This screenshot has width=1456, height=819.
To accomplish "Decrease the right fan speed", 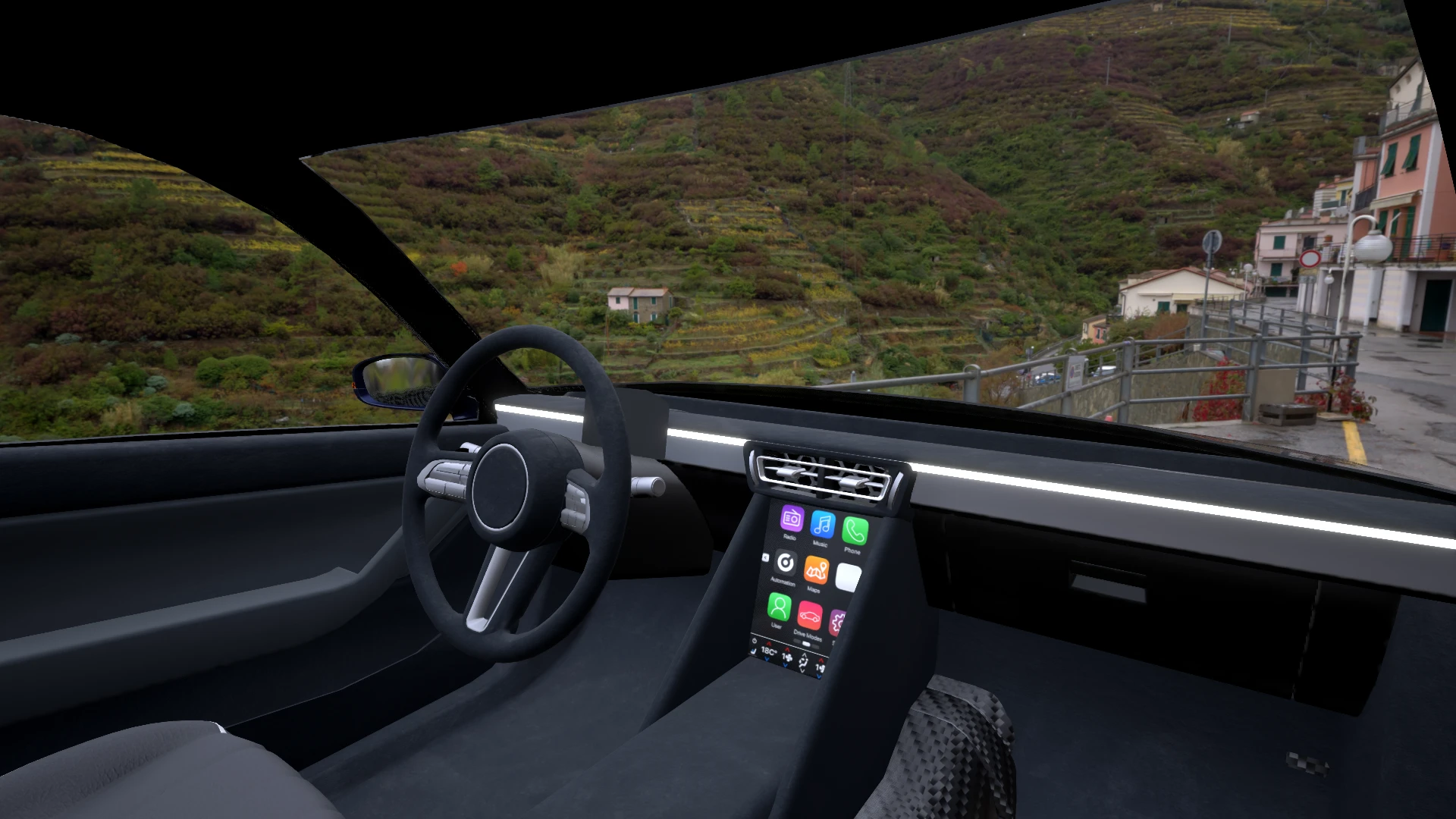I will click(818, 677).
